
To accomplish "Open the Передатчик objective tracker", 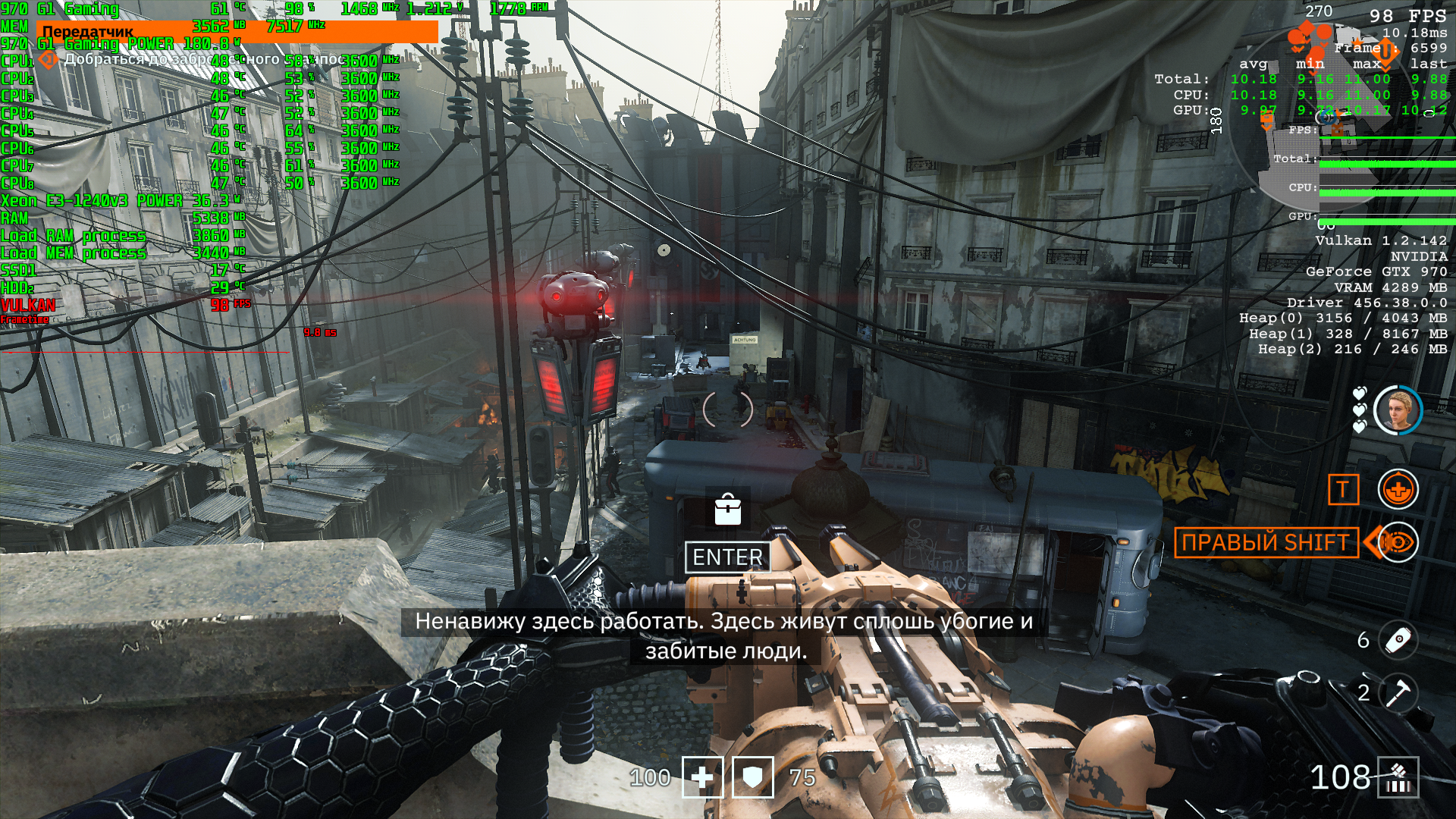I will (88, 33).
